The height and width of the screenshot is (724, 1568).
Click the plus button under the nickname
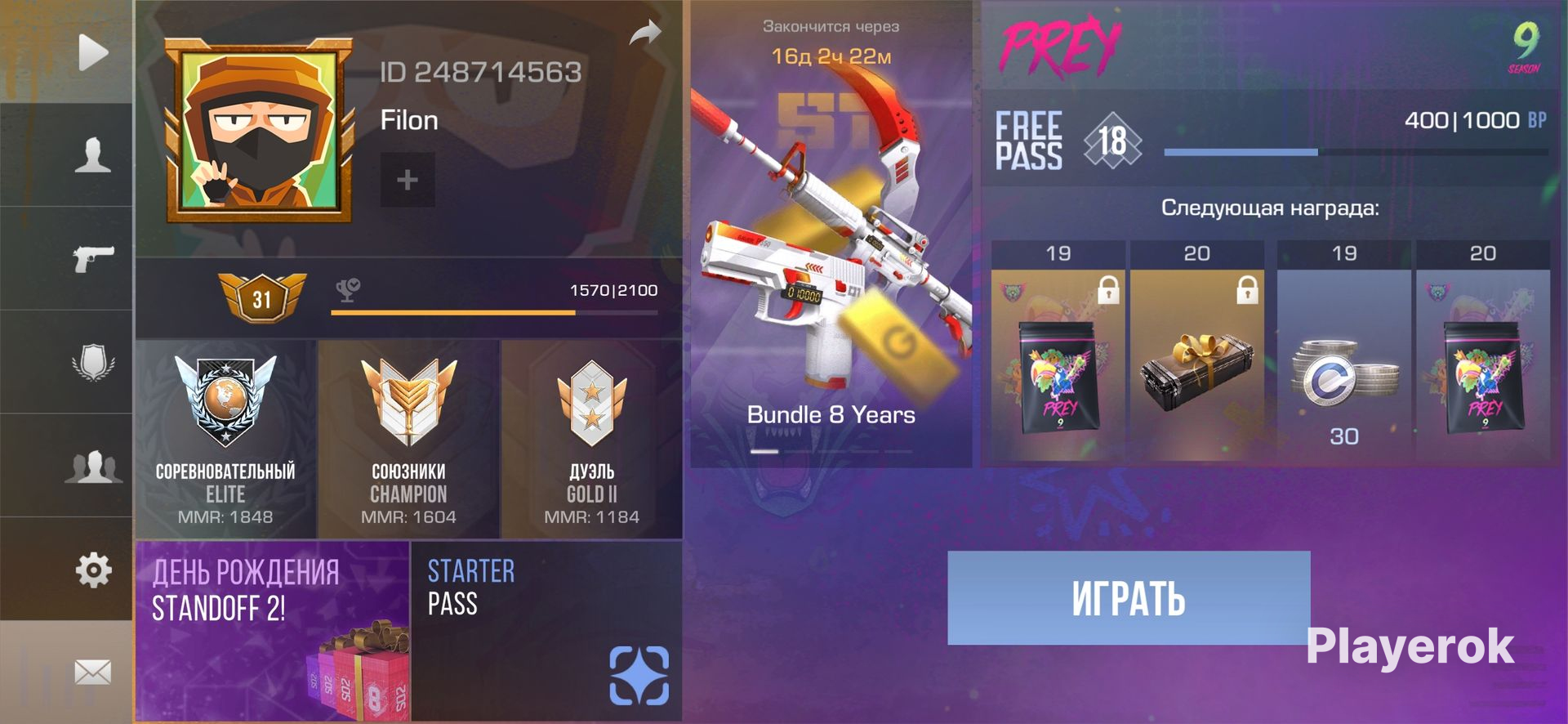407,180
